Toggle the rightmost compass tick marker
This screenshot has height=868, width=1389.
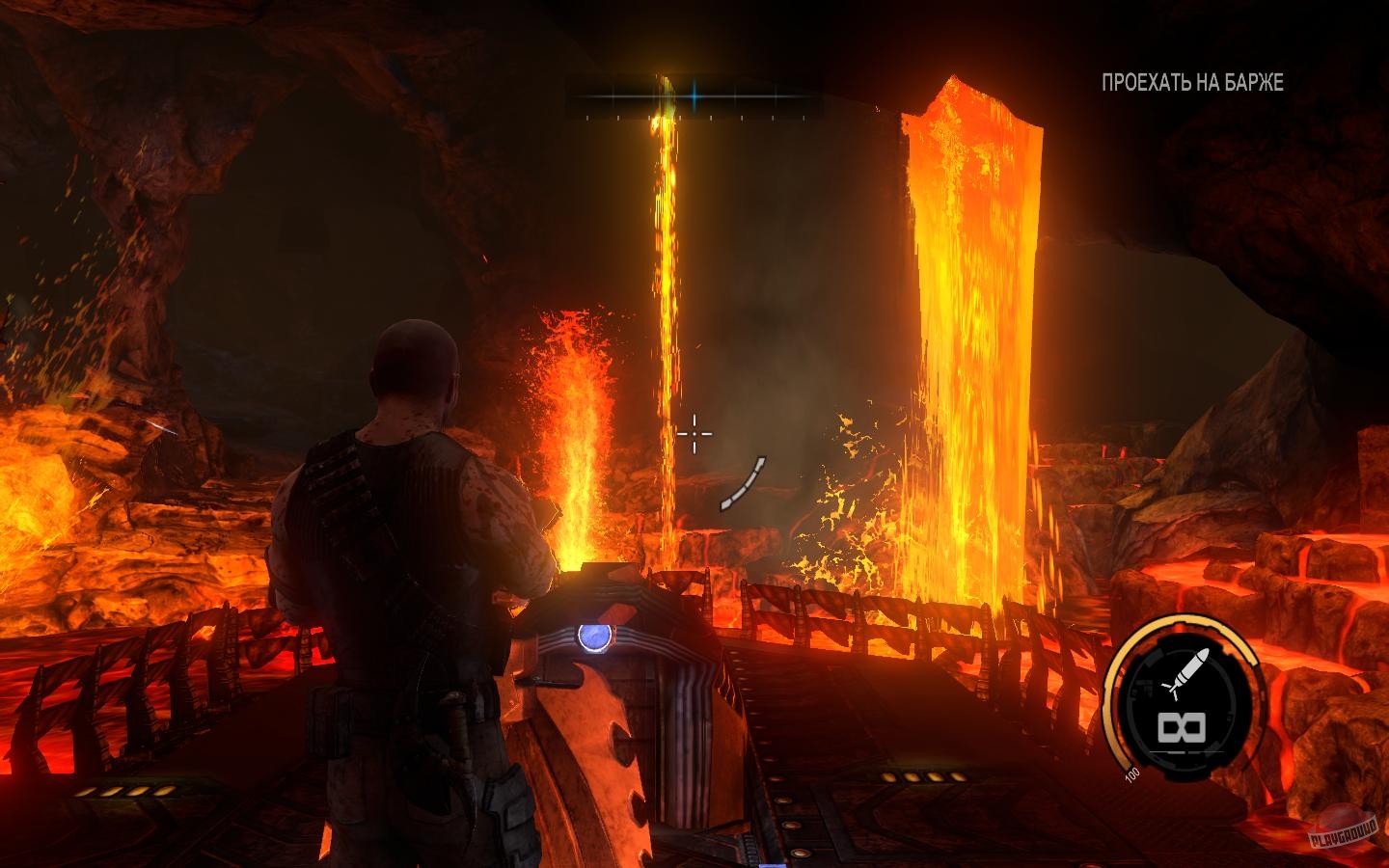pos(804,118)
